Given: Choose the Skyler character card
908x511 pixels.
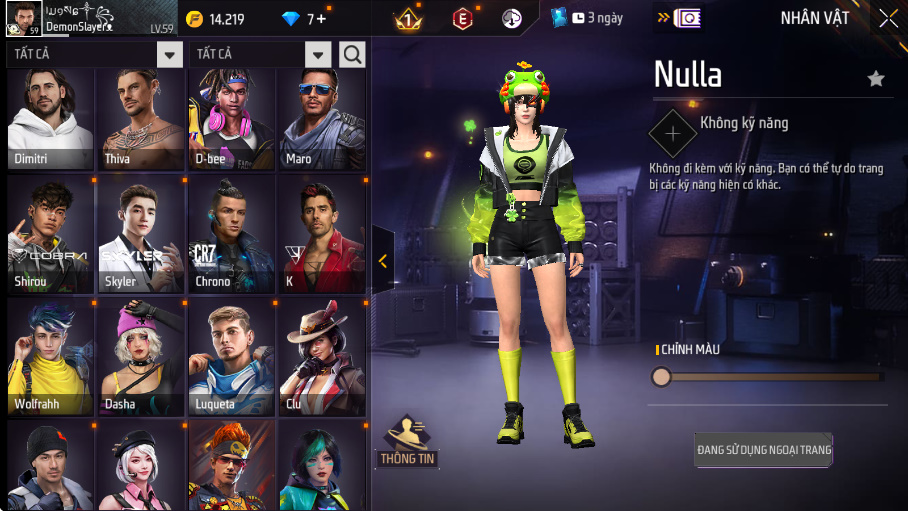Looking at the screenshot, I should click(141, 235).
